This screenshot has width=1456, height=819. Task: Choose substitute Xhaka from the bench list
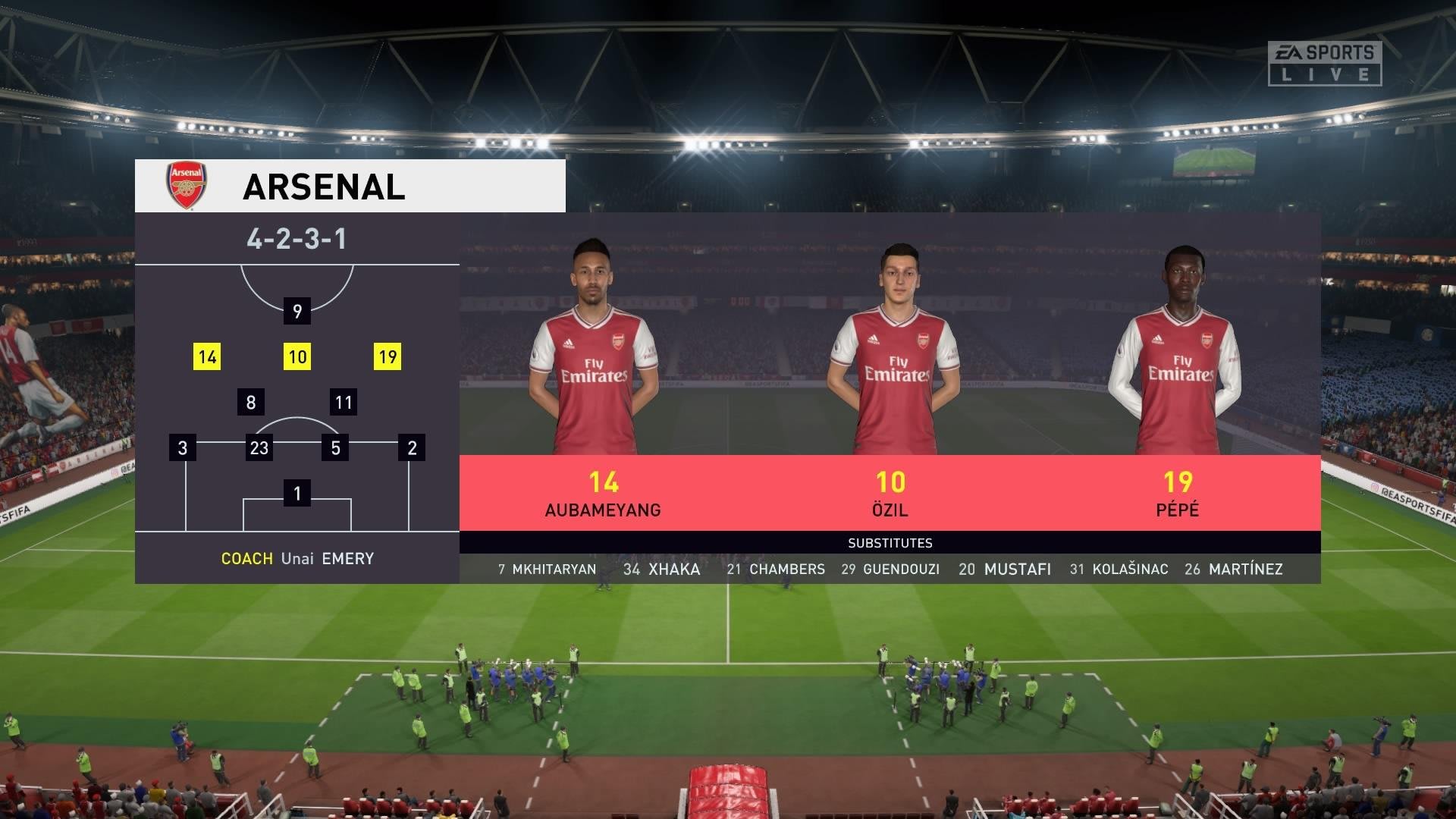661,570
